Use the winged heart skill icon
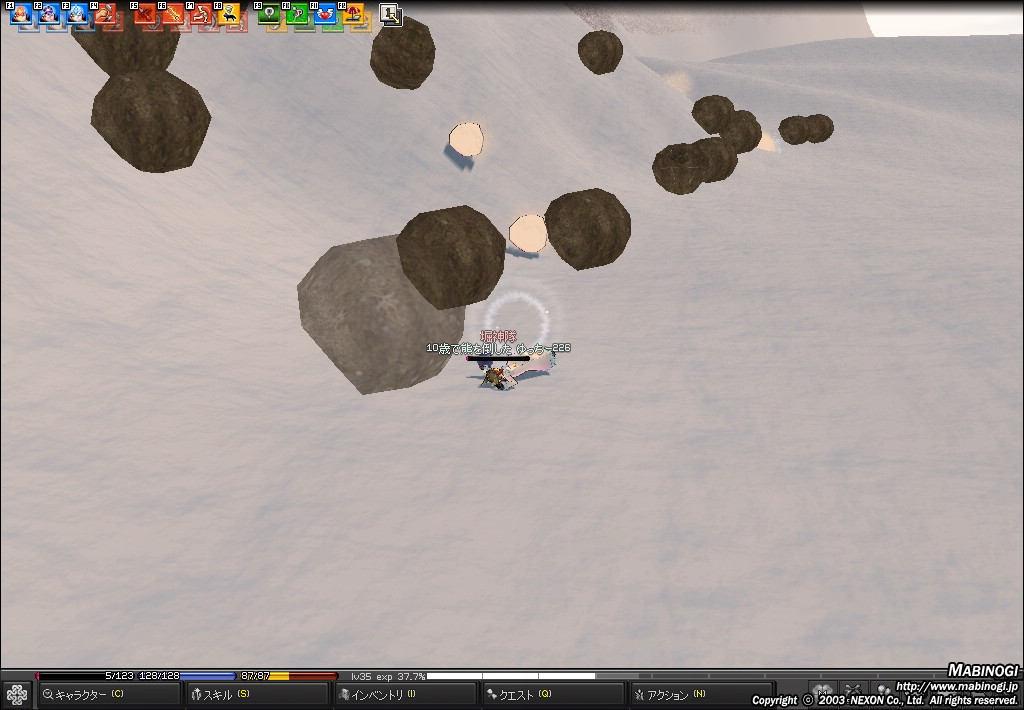This screenshot has width=1024, height=710. coord(325,14)
